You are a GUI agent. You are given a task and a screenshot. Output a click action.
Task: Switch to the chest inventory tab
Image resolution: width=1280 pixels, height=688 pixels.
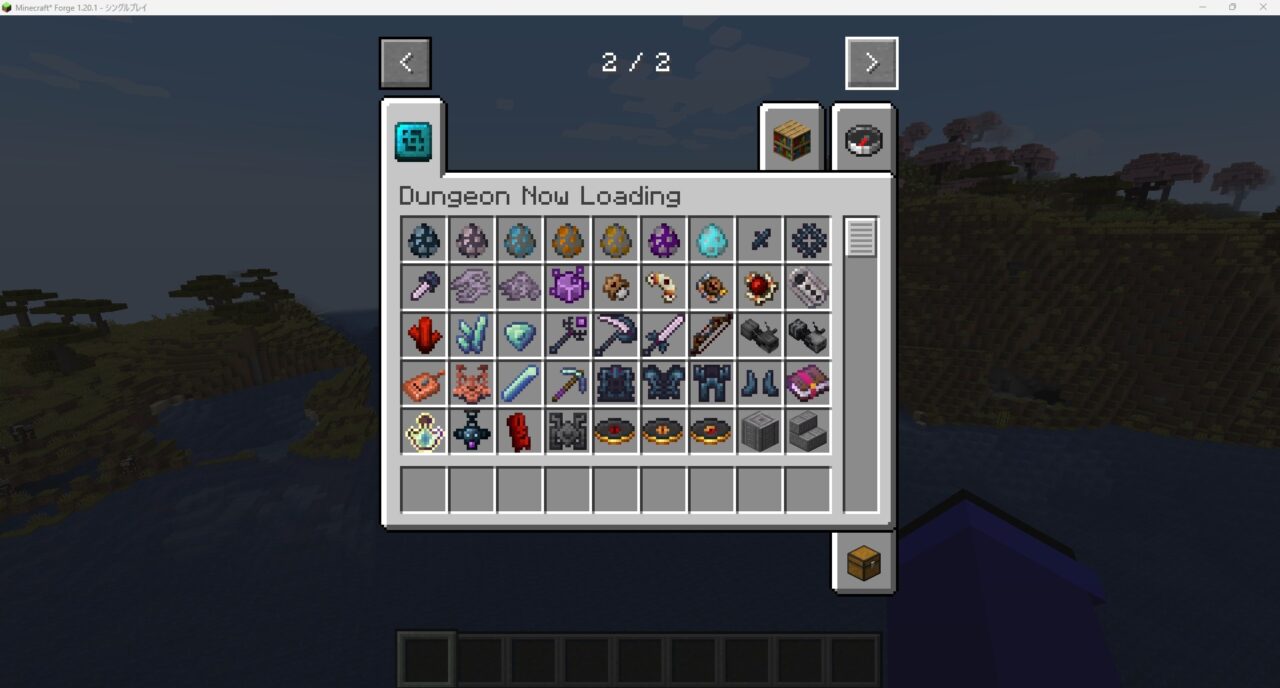[x=863, y=563]
